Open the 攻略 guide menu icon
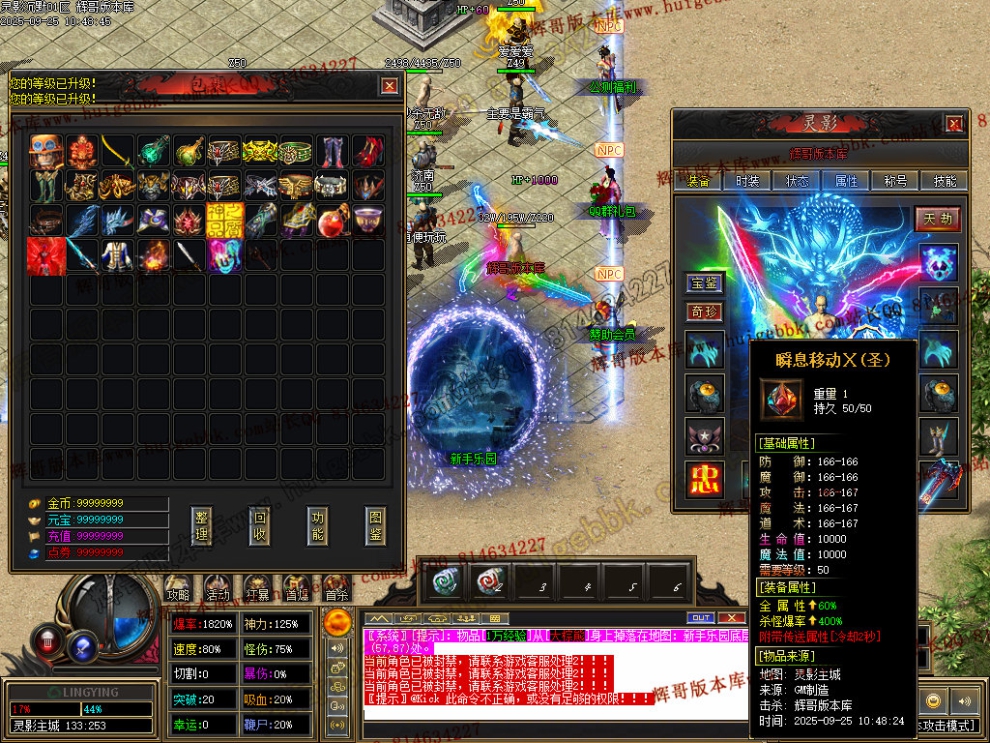 [179, 587]
